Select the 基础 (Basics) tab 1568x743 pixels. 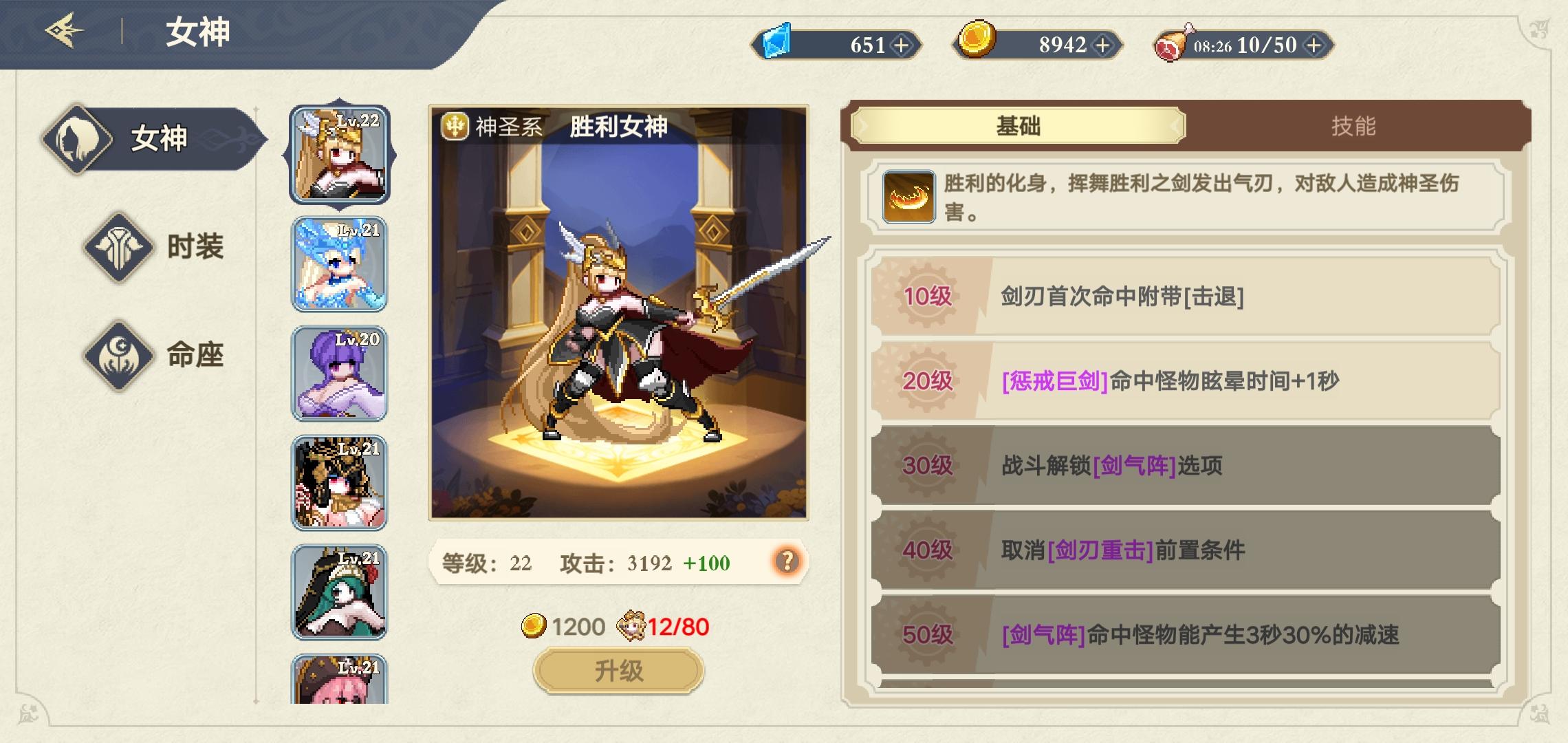coord(1018,126)
